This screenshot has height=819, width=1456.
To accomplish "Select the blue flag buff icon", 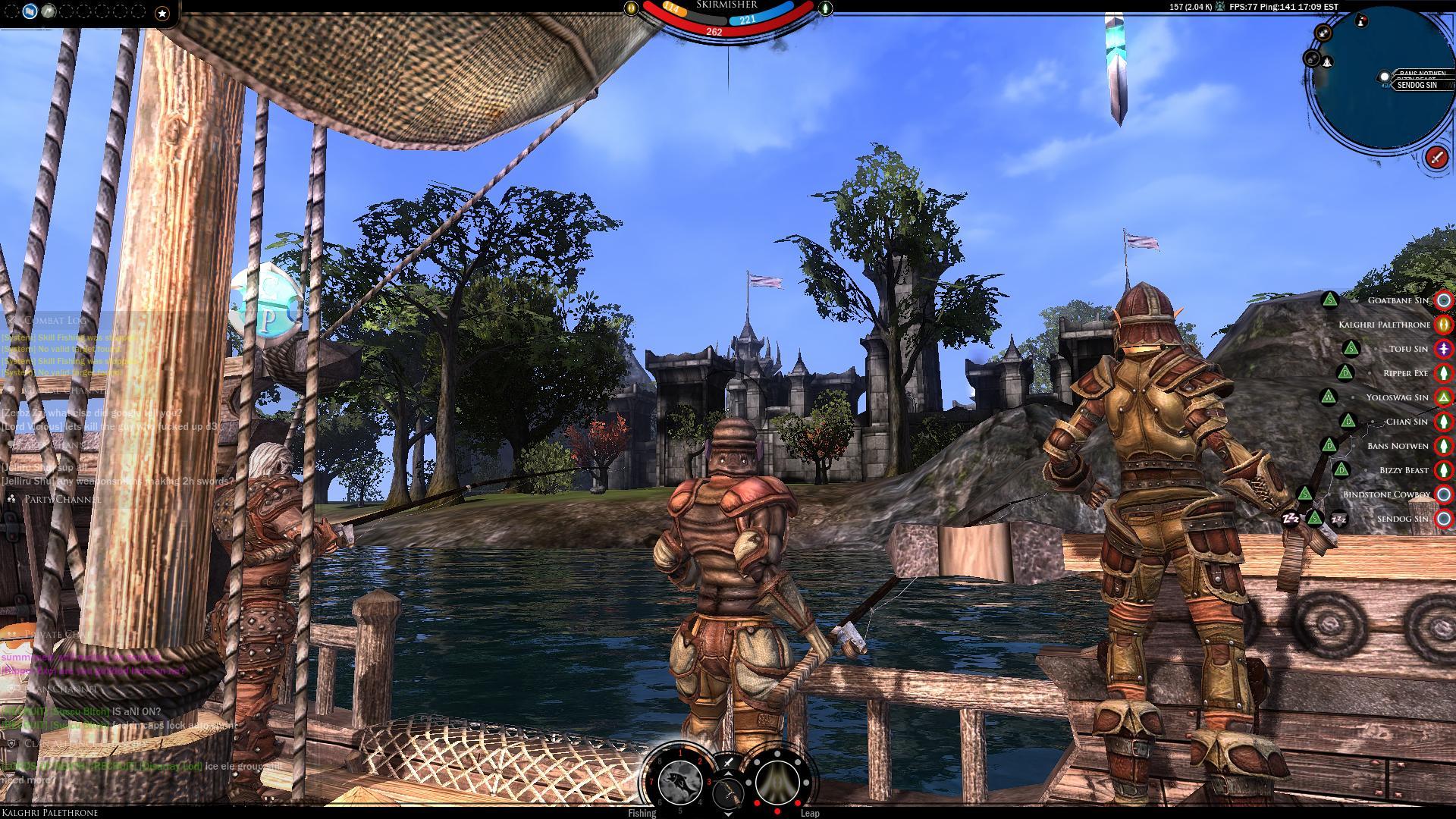I will 30,11.
